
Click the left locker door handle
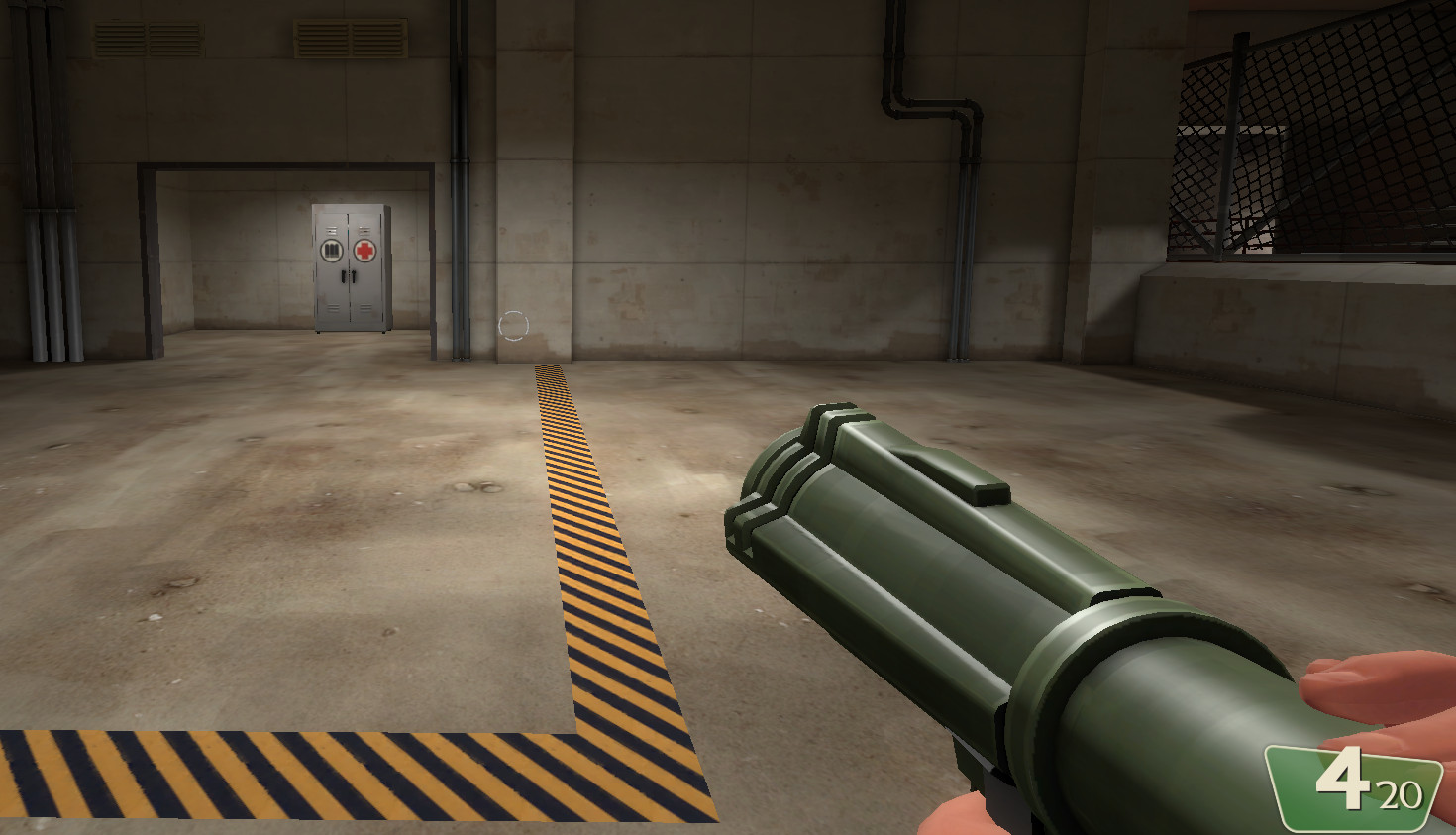tap(344, 275)
